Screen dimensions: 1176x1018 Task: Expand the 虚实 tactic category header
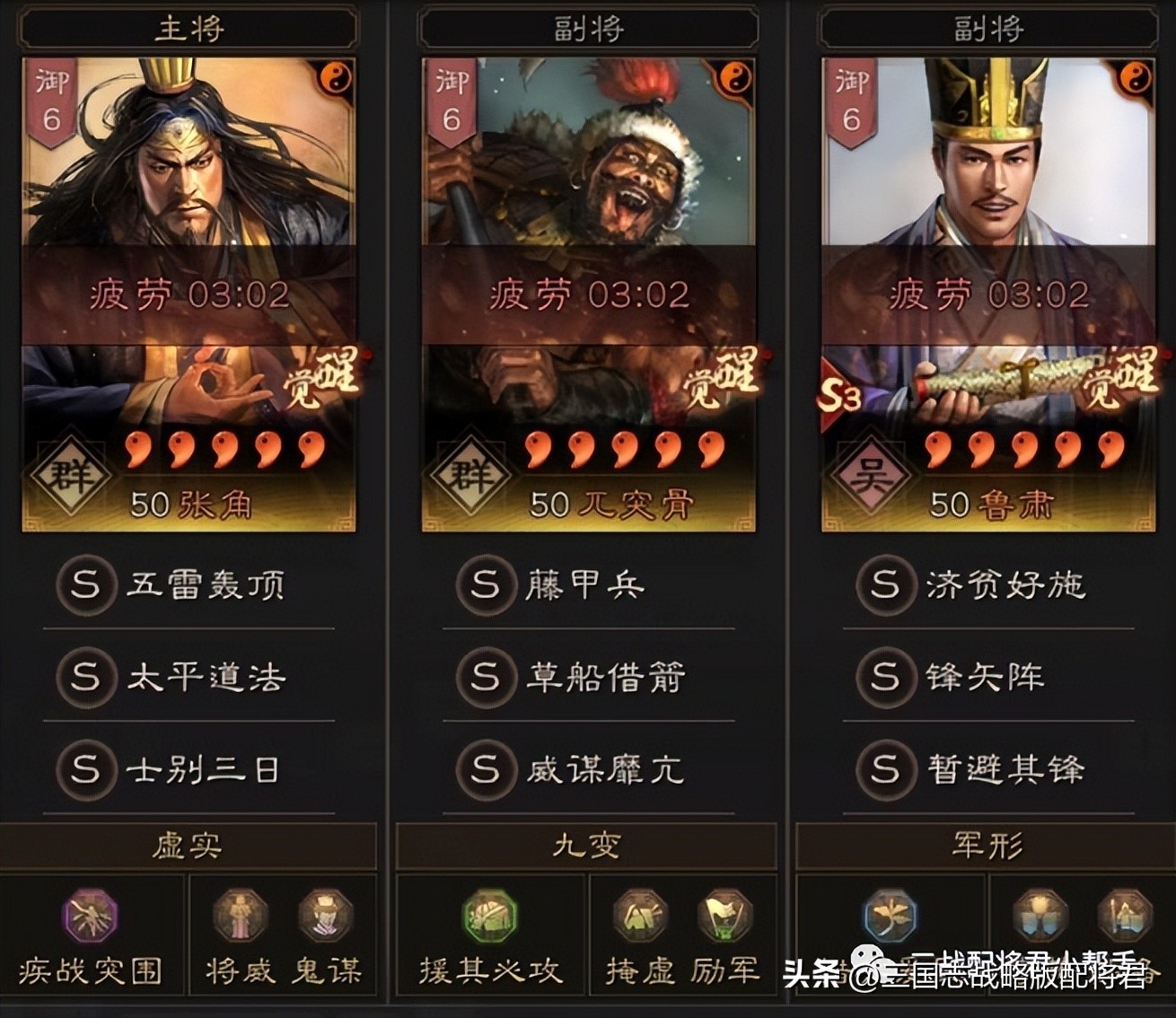pyautogui.click(x=189, y=844)
